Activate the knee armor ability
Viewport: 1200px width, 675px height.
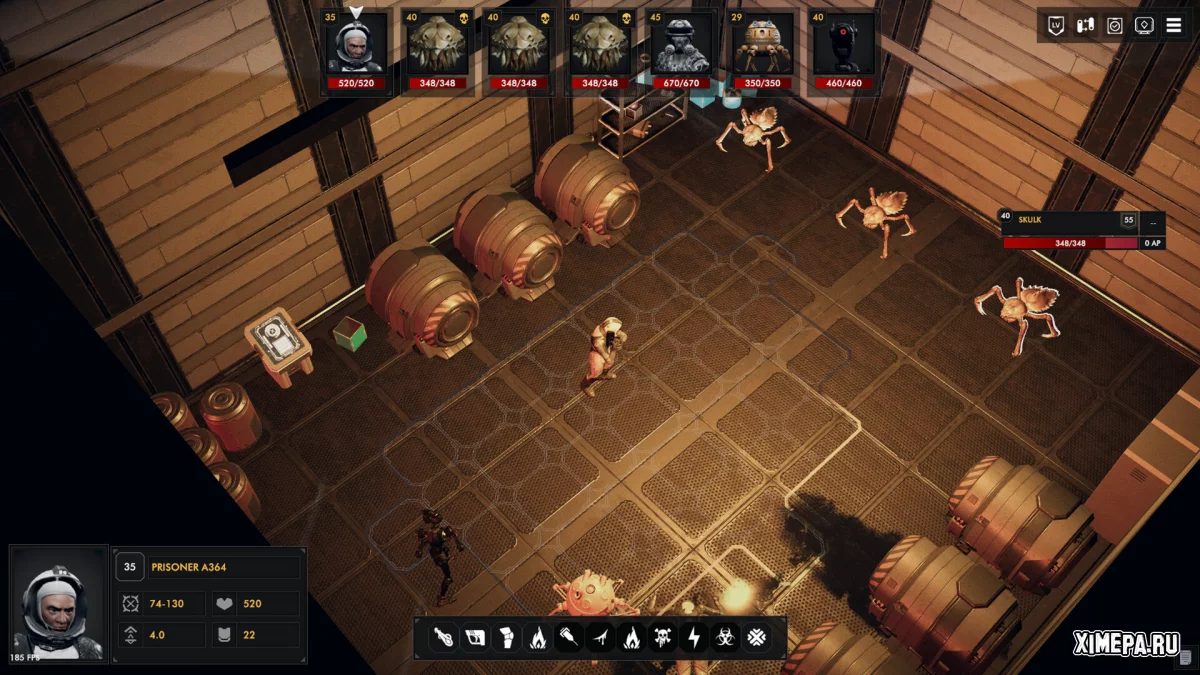tap(506, 636)
